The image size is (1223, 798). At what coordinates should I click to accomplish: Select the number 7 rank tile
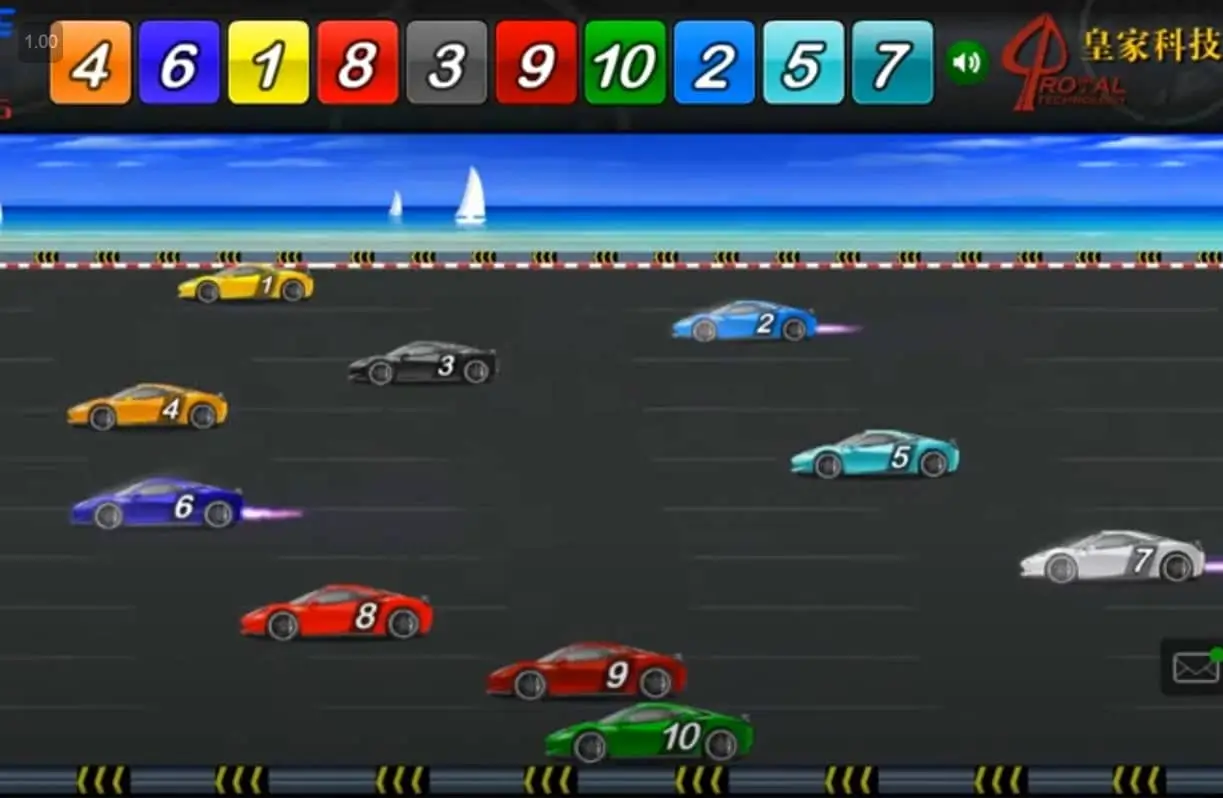[892, 63]
